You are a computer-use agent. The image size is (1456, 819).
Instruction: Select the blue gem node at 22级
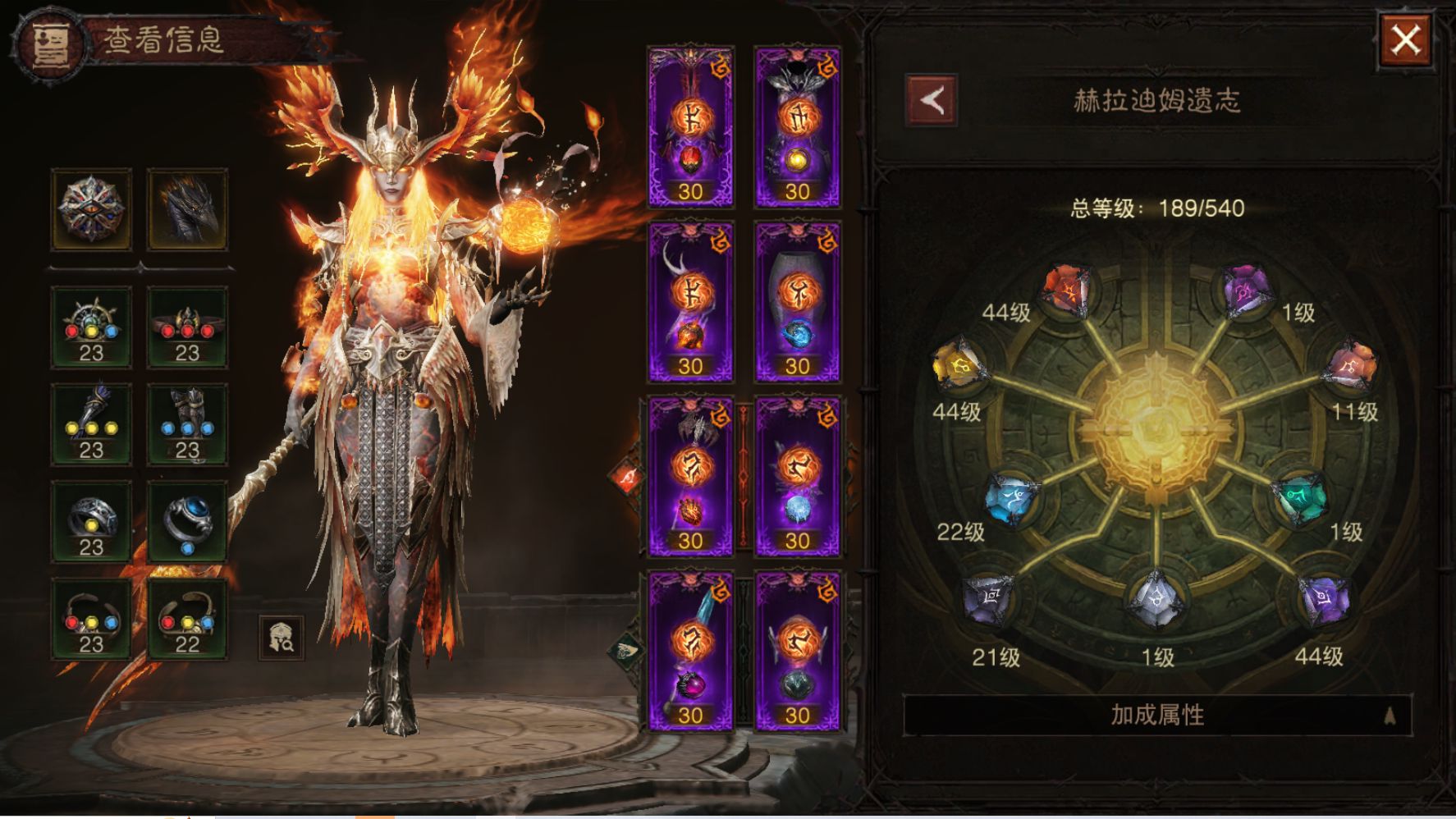tap(1010, 498)
